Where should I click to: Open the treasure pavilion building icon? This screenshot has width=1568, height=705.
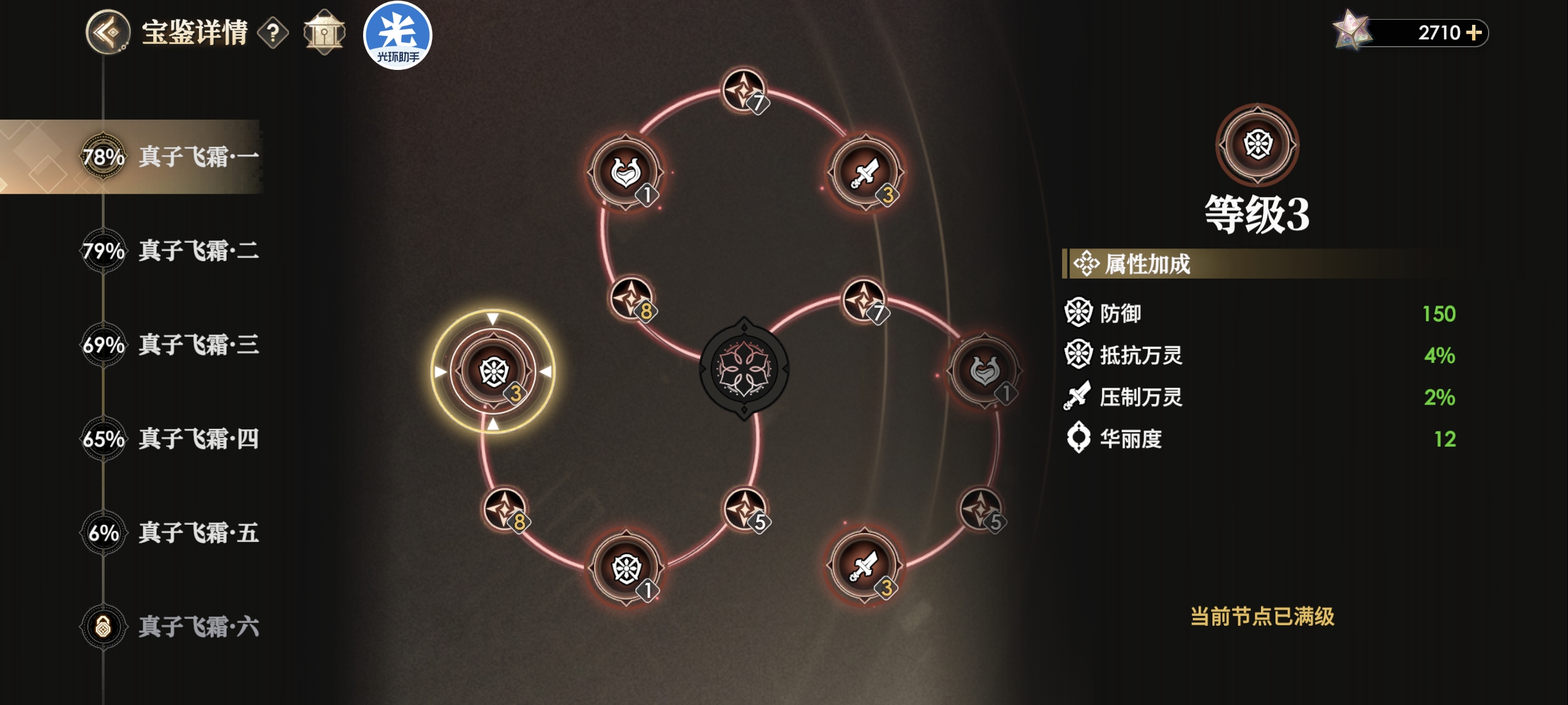(324, 32)
